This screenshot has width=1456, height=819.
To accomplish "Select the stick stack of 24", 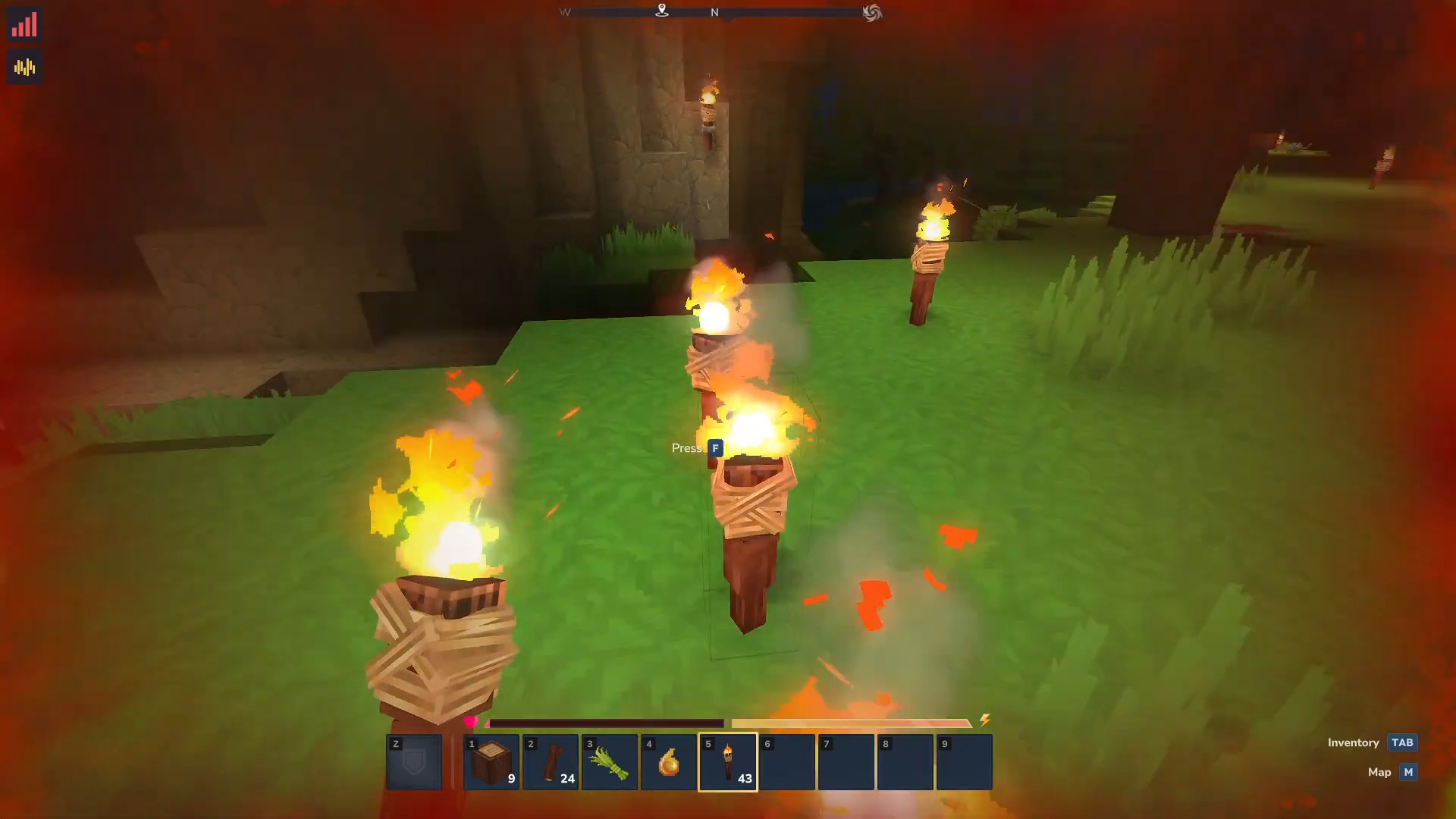I will [550, 761].
